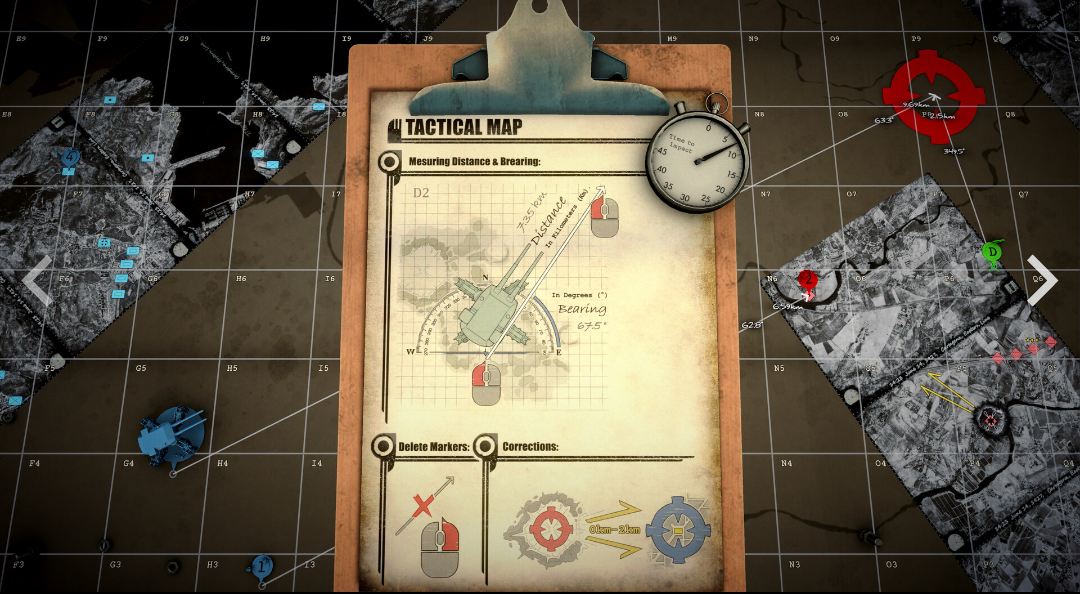Go to the next screenshot arrow

pyautogui.click(x=1041, y=283)
